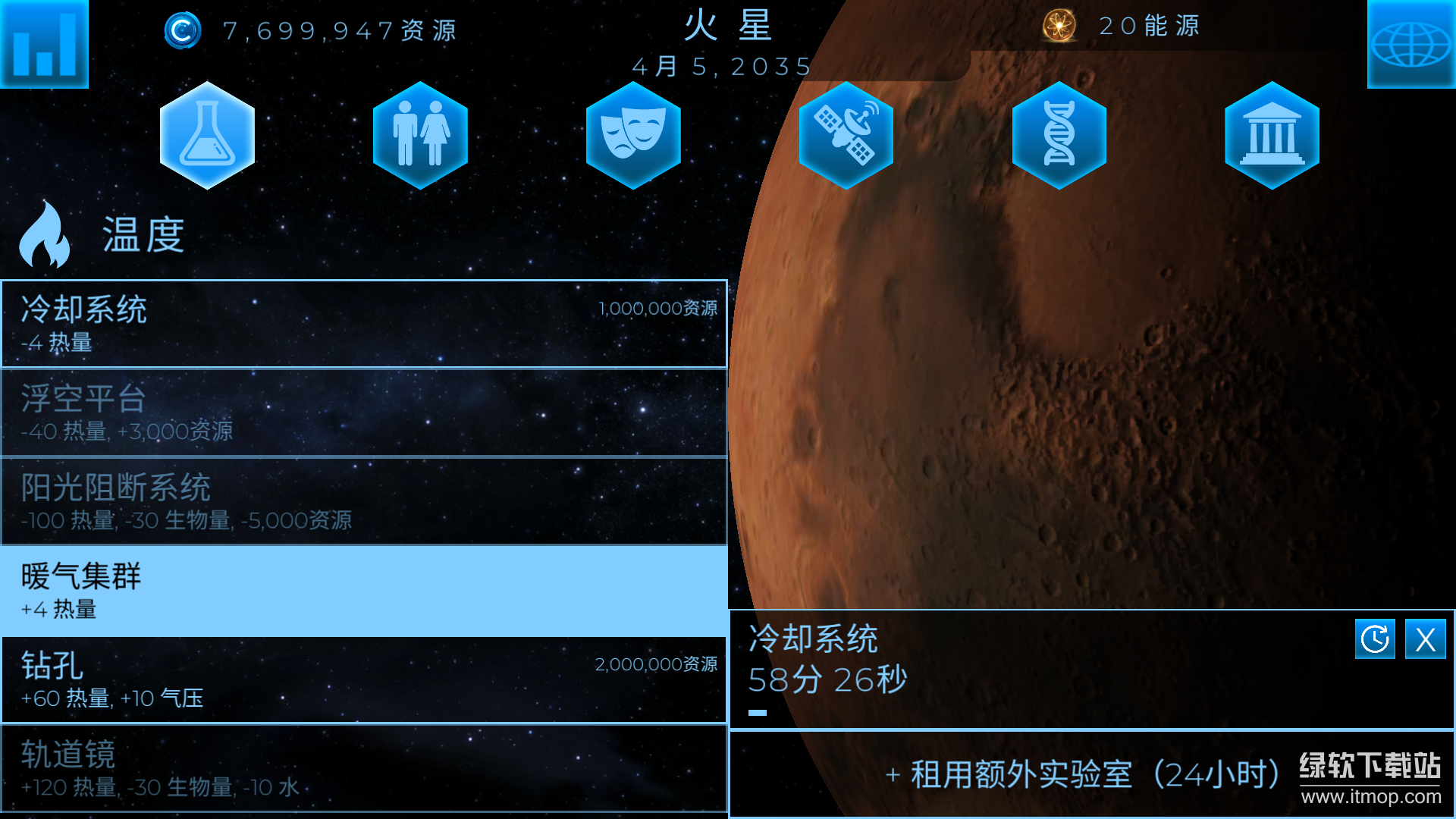This screenshot has height=819, width=1456.
Task: Click the clock icon to speed up 冷却系统
Action: pos(1375,639)
